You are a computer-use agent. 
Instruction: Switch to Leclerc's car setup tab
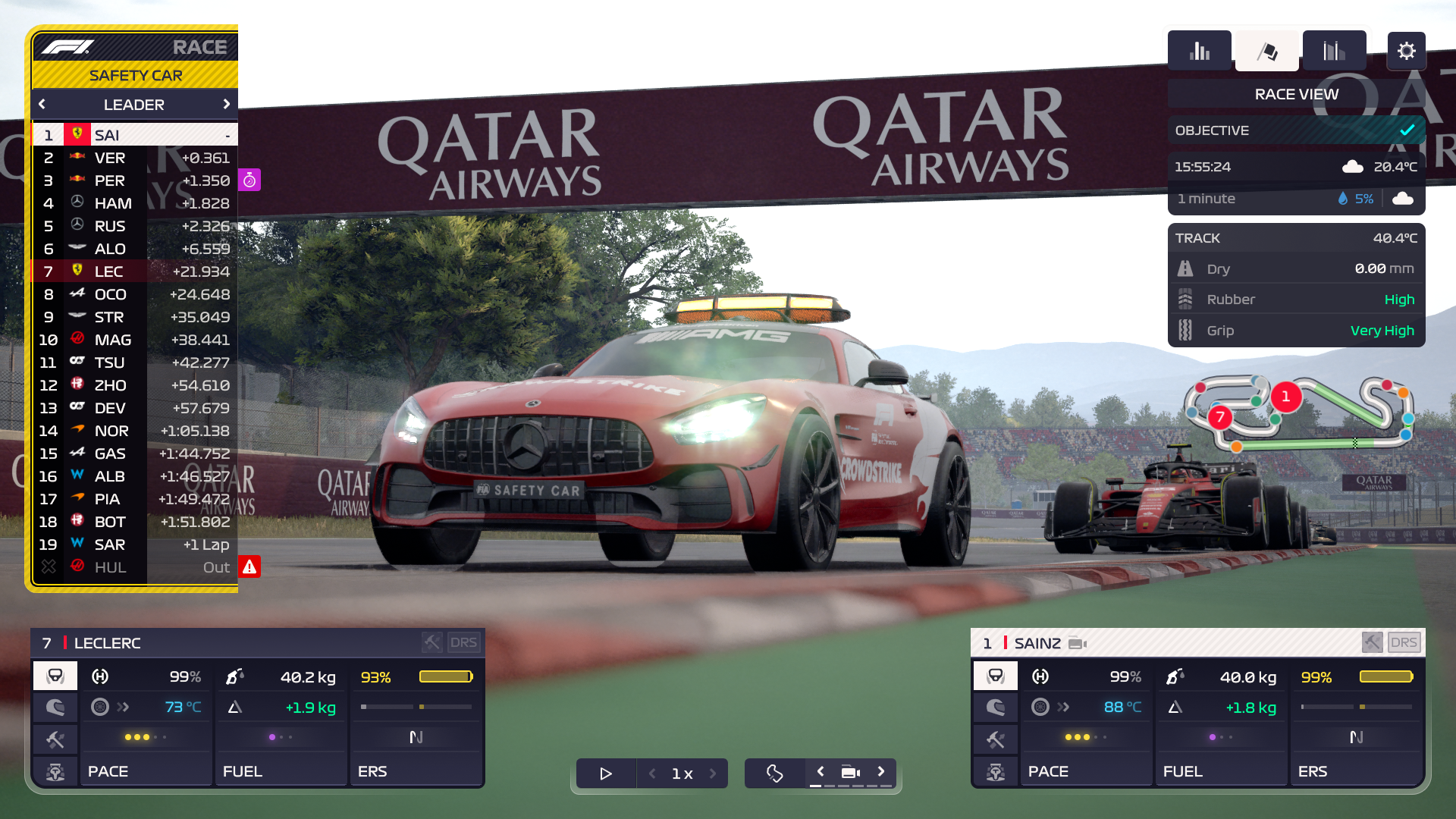click(x=55, y=771)
